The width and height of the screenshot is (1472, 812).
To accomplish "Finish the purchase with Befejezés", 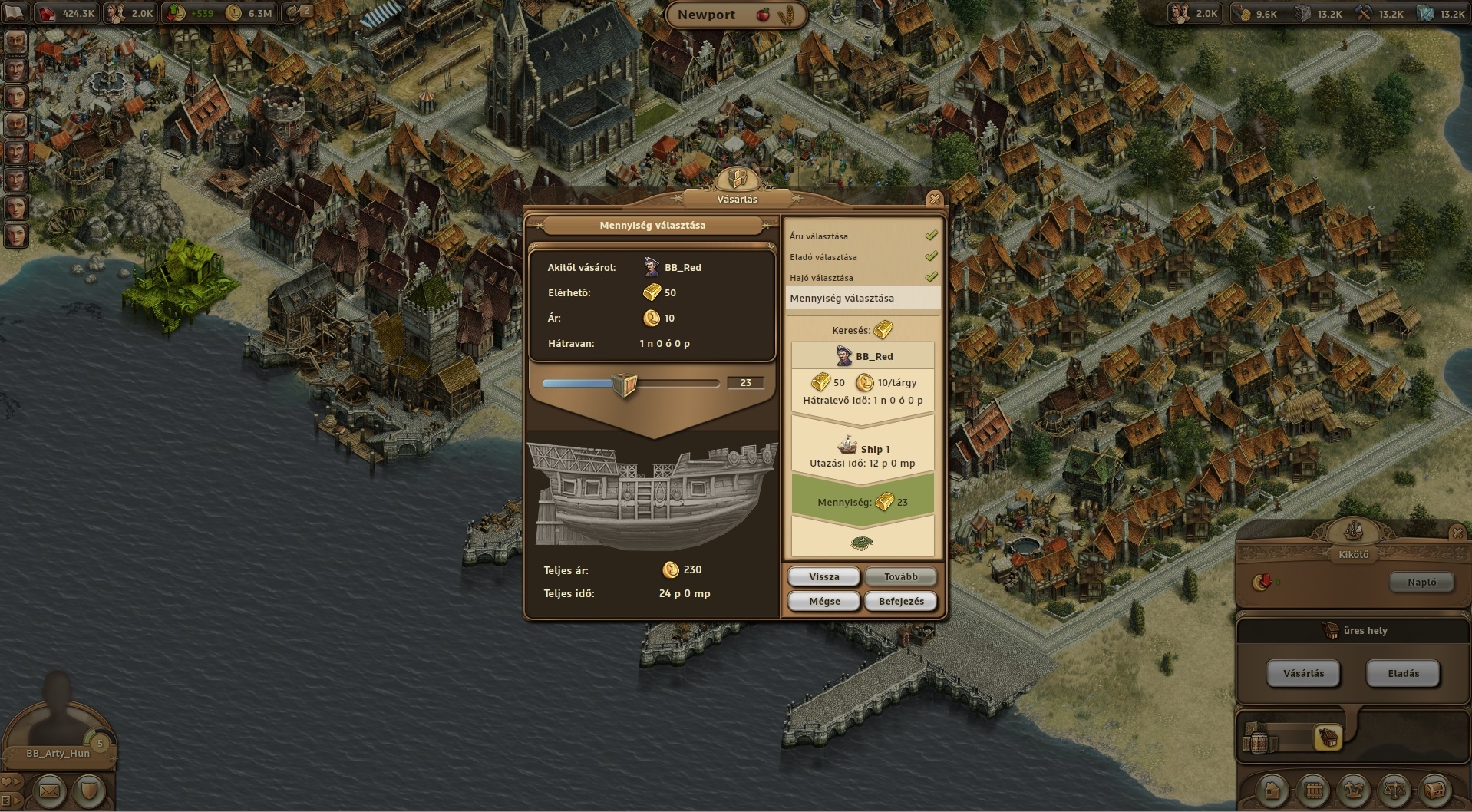I will click(900, 602).
